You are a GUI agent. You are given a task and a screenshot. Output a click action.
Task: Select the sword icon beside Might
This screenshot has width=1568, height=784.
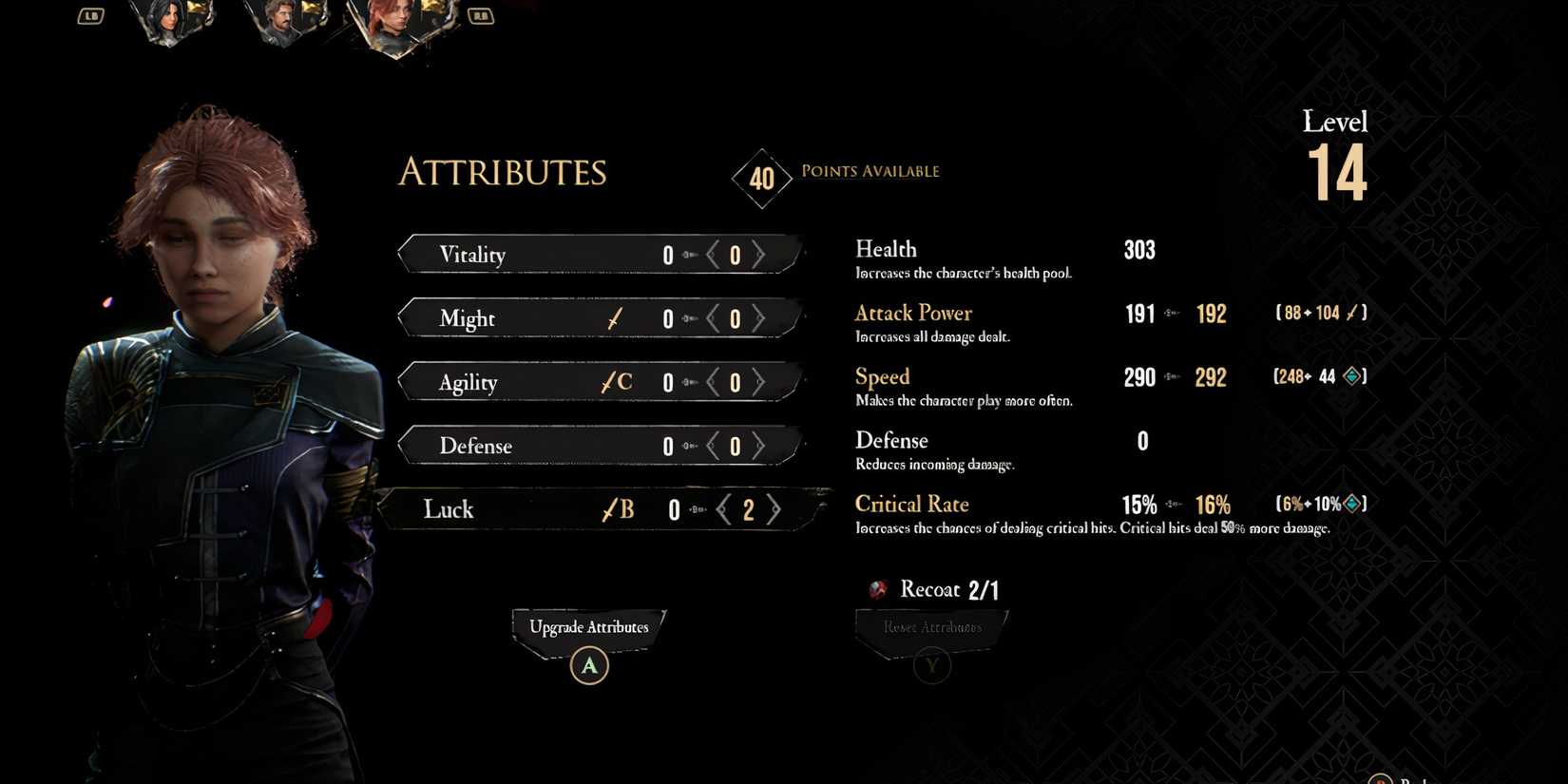point(614,318)
